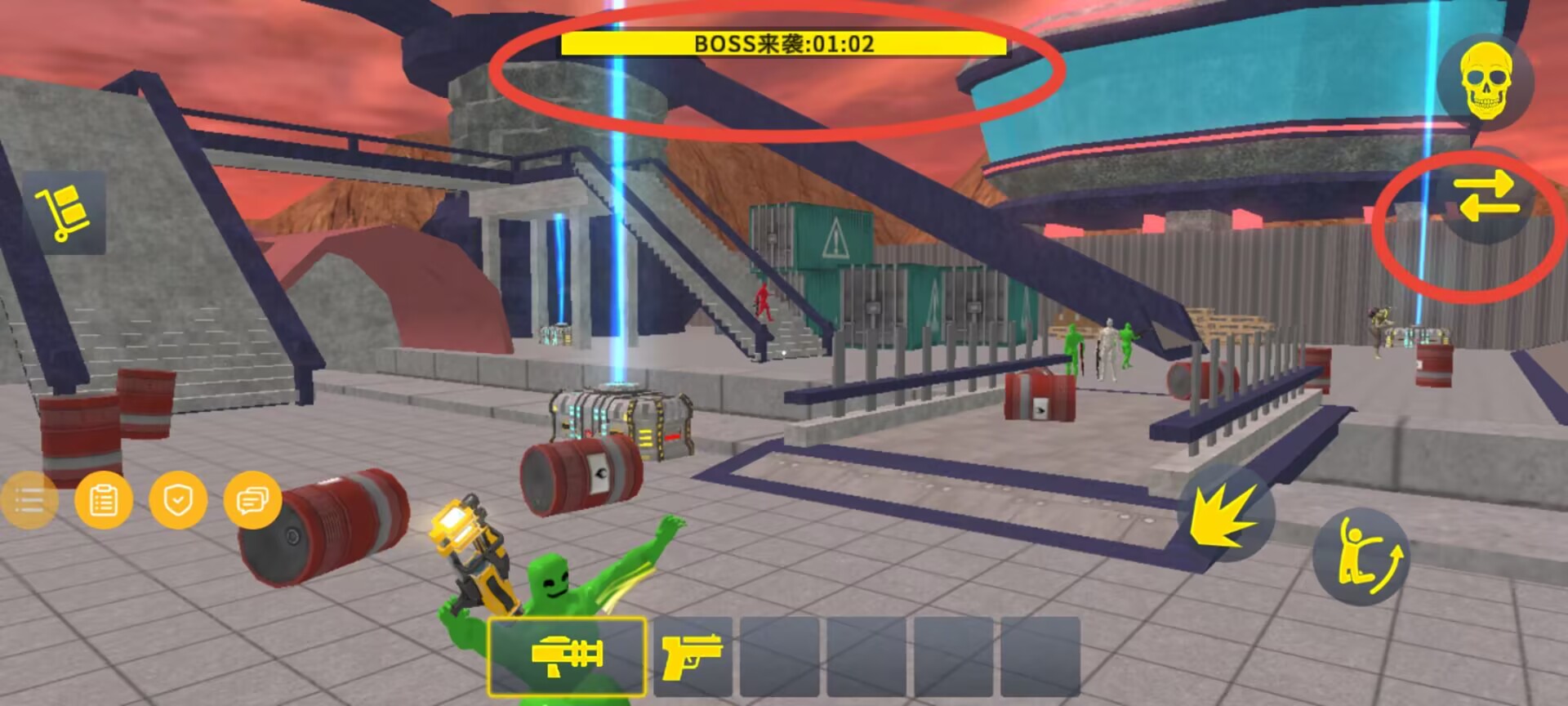This screenshot has height=706, width=1568.
Task: Open the clipboard tasks icon
Action: (x=103, y=500)
